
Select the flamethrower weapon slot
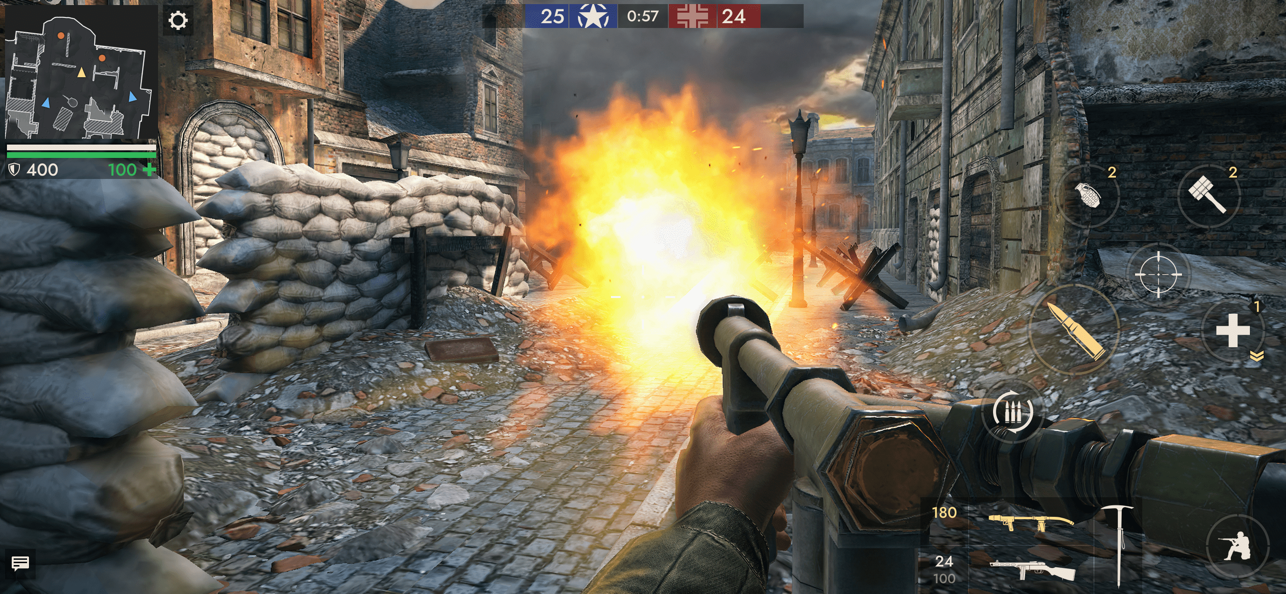[x=1030, y=522]
